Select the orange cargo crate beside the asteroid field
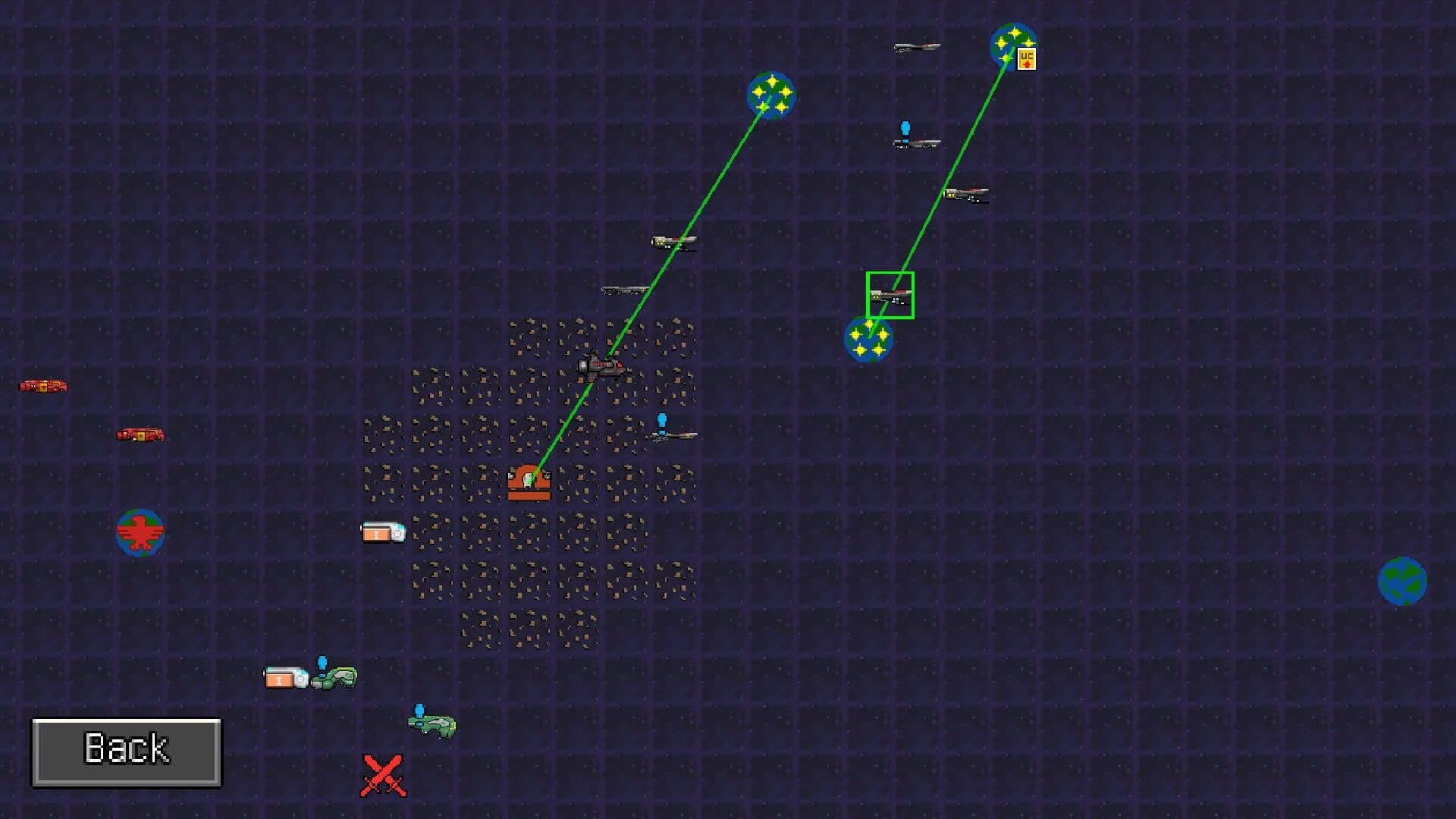The image size is (1456, 819). click(383, 532)
